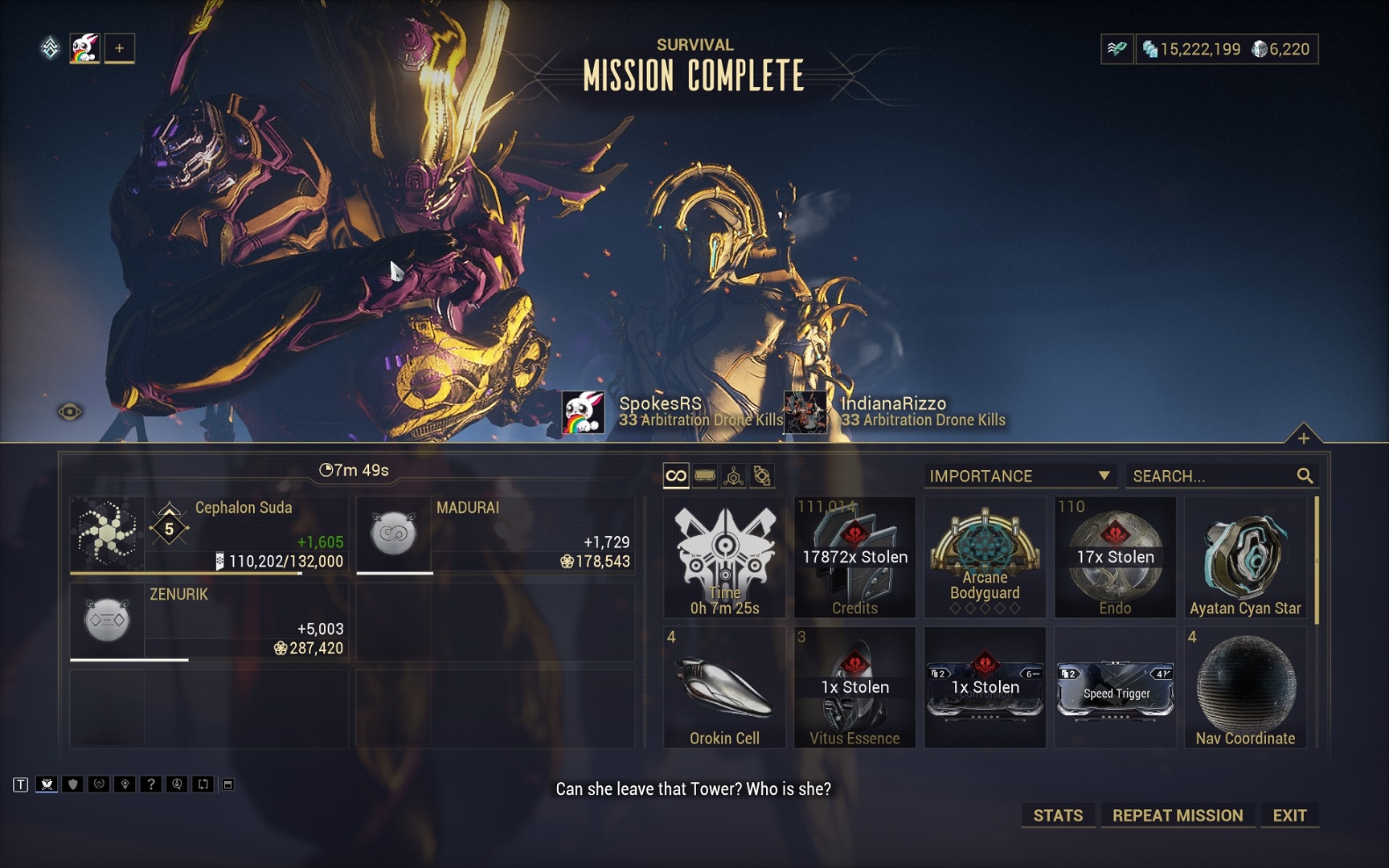Select the infinity all-rewards filter tab
This screenshot has height=868, width=1389.
coord(676,476)
